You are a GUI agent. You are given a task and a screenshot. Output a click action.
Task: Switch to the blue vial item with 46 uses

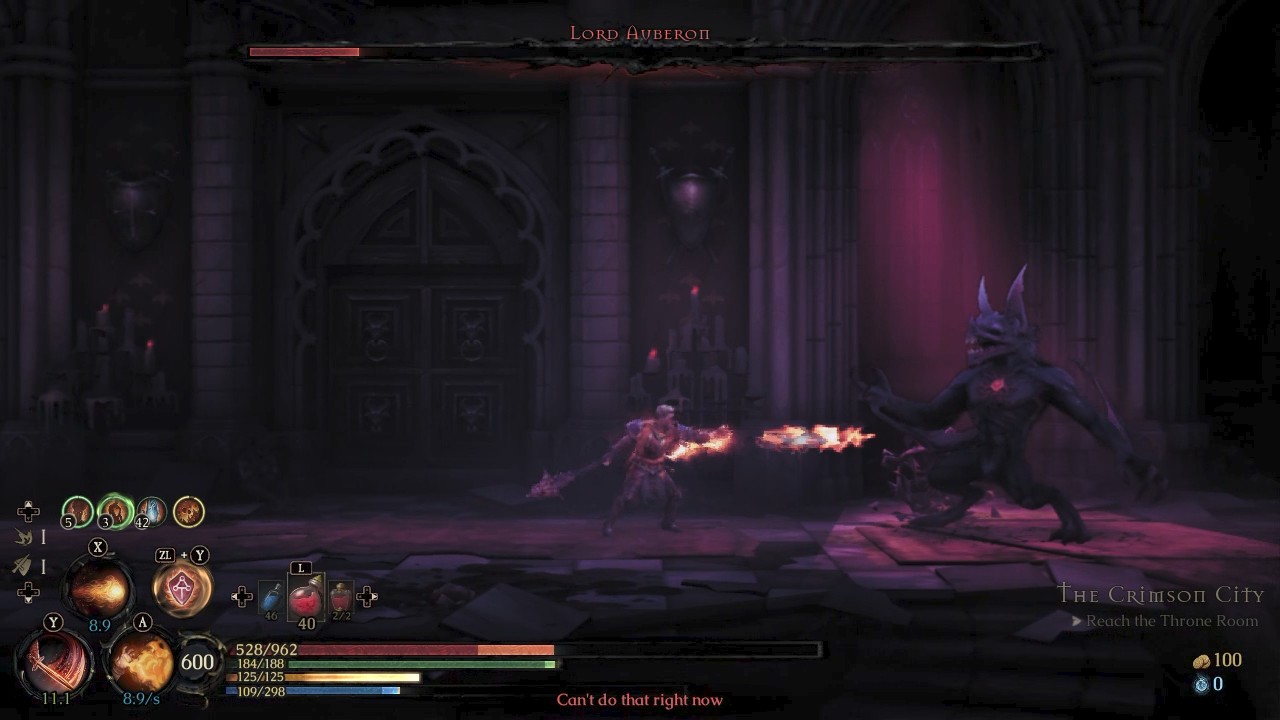(271, 595)
